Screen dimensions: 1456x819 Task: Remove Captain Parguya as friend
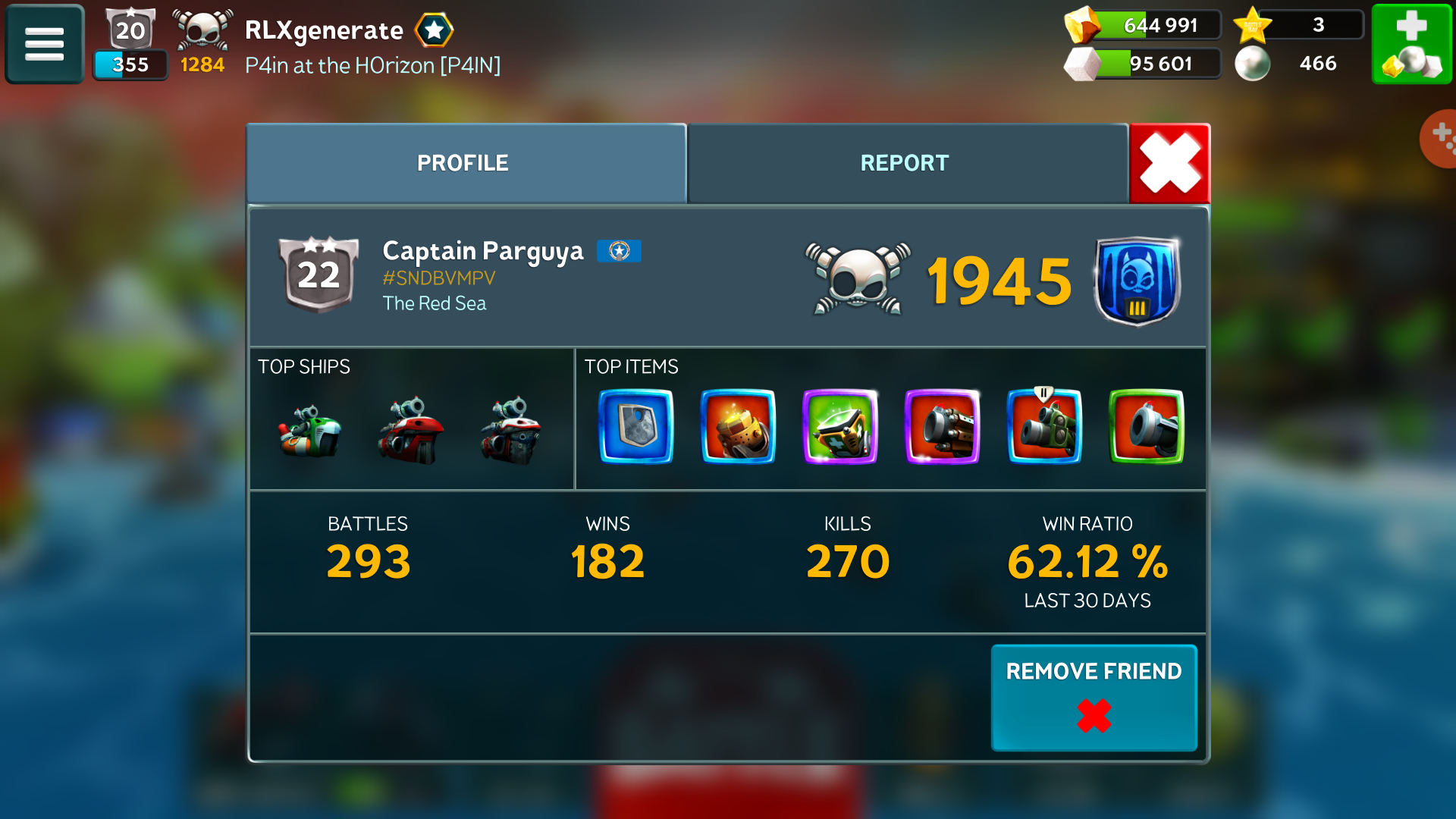point(1093,697)
